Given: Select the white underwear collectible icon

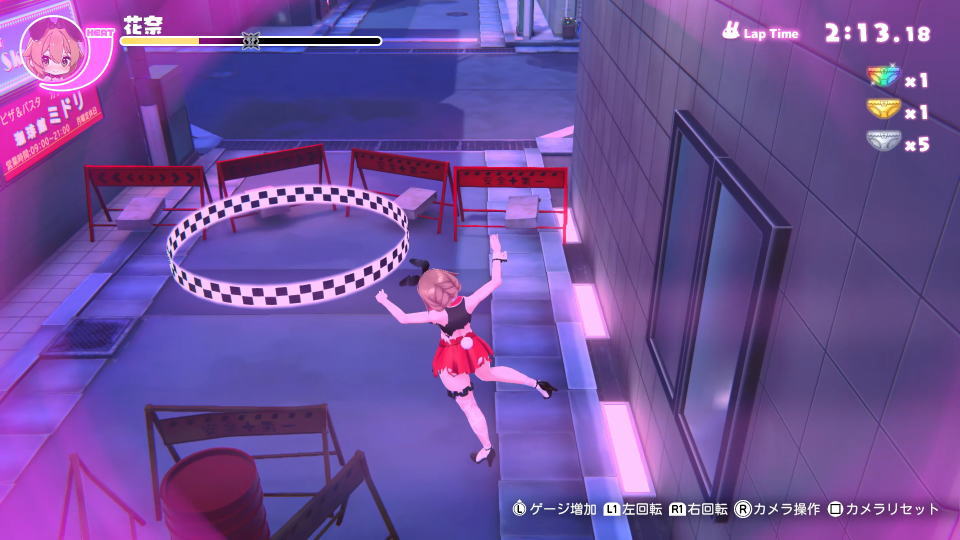Looking at the screenshot, I should pos(883,143).
